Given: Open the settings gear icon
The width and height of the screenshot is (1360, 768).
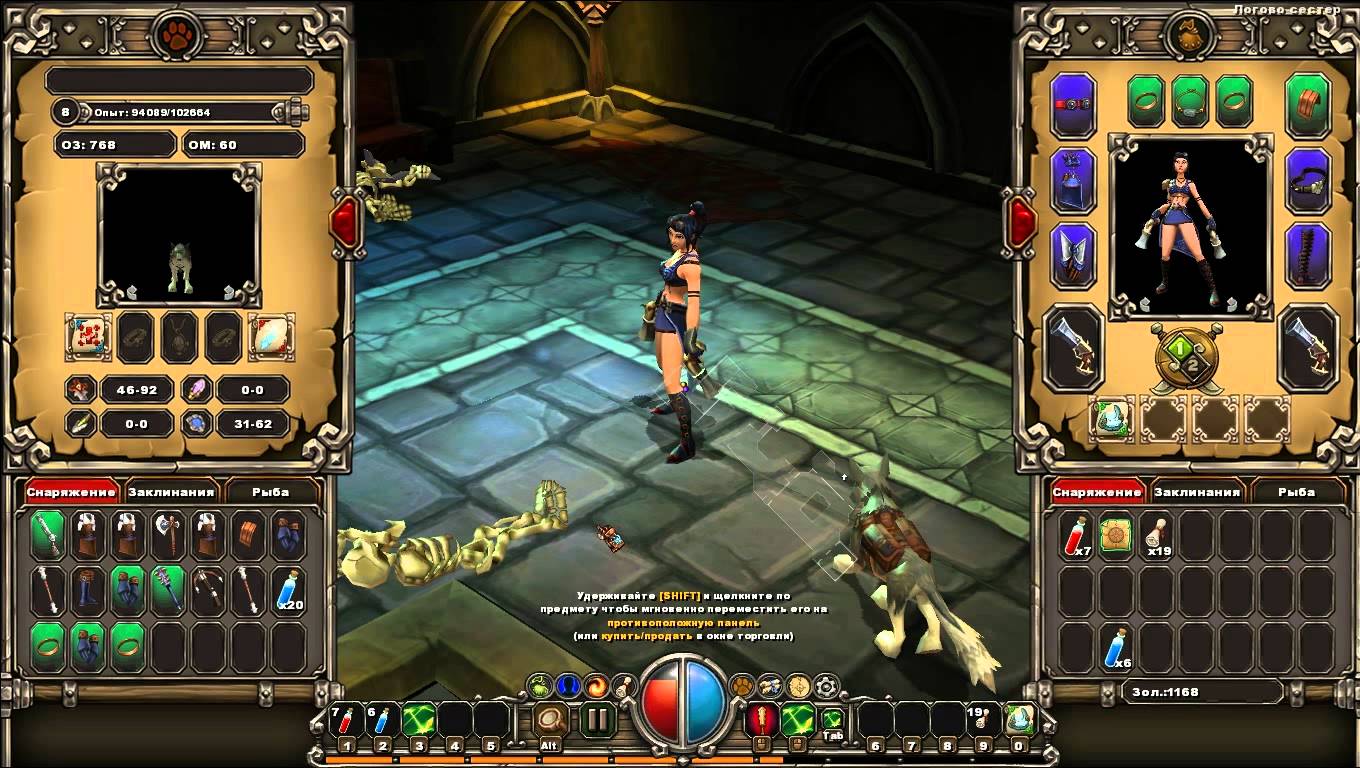Looking at the screenshot, I should (826, 686).
